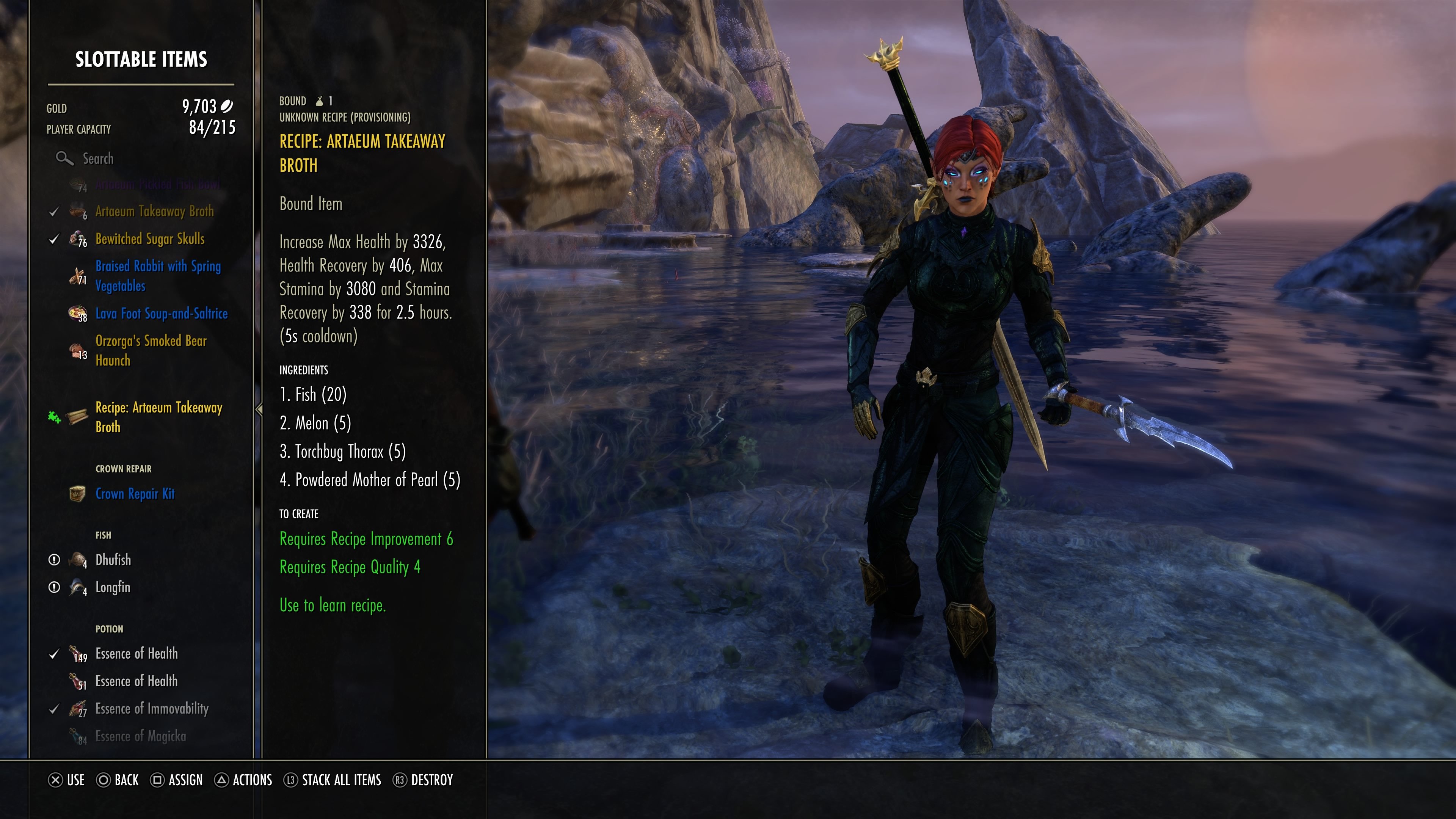The height and width of the screenshot is (819, 1456).
Task: Choose Braised Rabbit with Spring Vegetables
Action: [x=158, y=276]
